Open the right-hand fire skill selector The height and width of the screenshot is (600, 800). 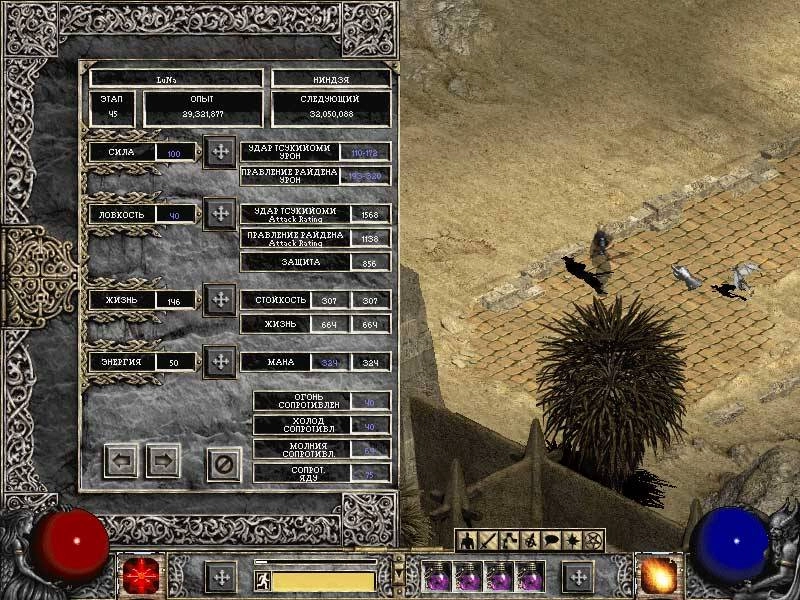click(x=659, y=575)
